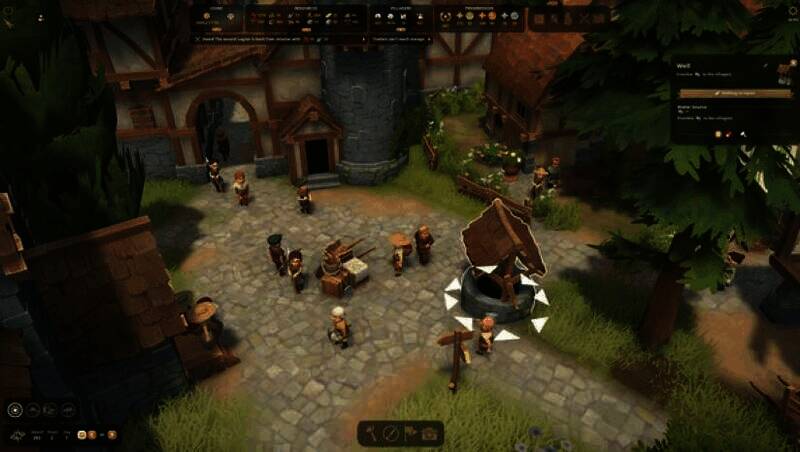The width and height of the screenshot is (800, 452).
Task: Click the Well portrait thumbnail in info panel
Action: [784, 73]
